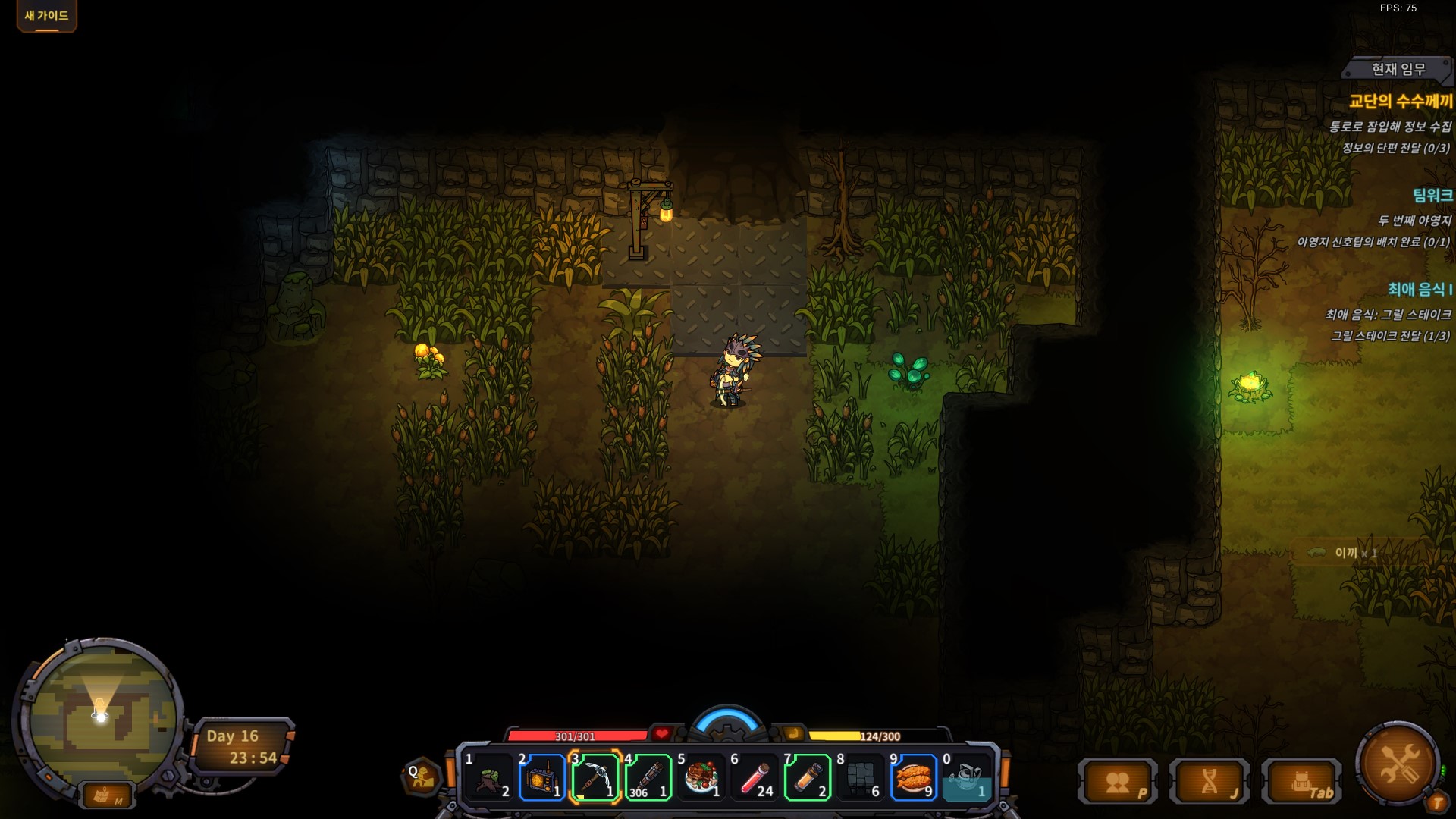The height and width of the screenshot is (819, 1456).
Task: Select the mossy tree stump hotbar slot
Action: click(x=490, y=777)
